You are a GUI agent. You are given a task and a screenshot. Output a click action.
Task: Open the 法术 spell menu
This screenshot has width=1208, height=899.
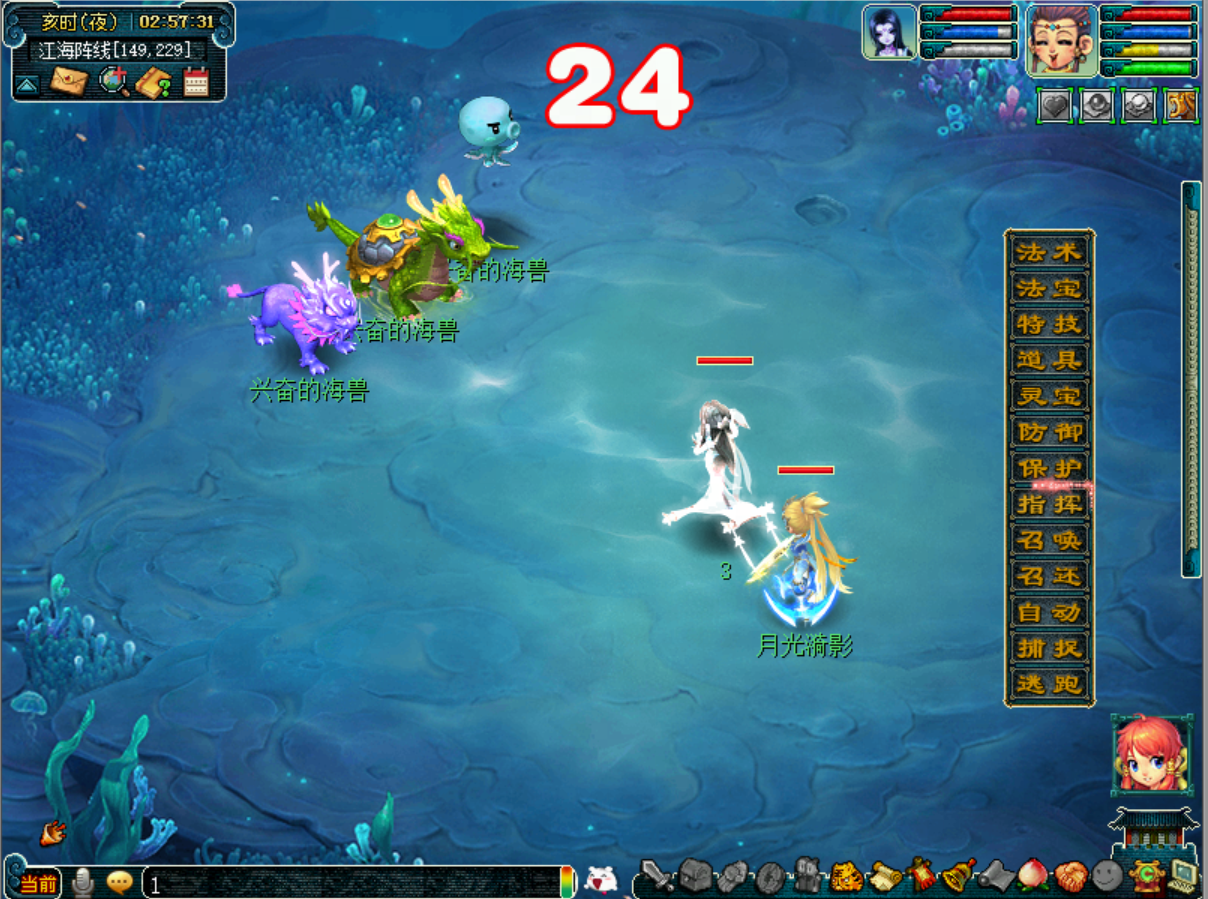pyautogui.click(x=1049, y=252)
